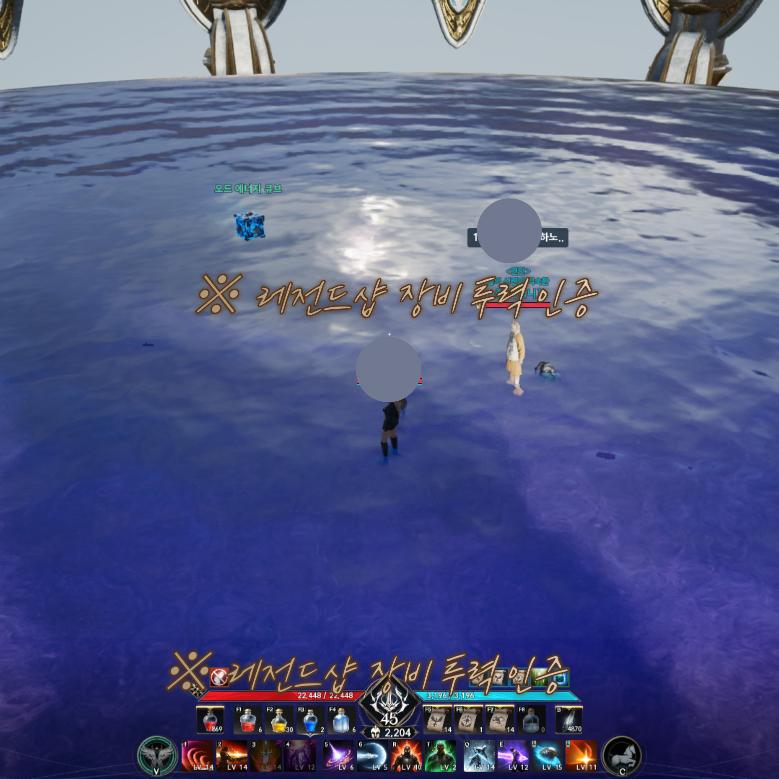Screen dimensions: 779x779
Task: Select the F8 empty grey bottle slot
Action: click(x=532, y=719)
